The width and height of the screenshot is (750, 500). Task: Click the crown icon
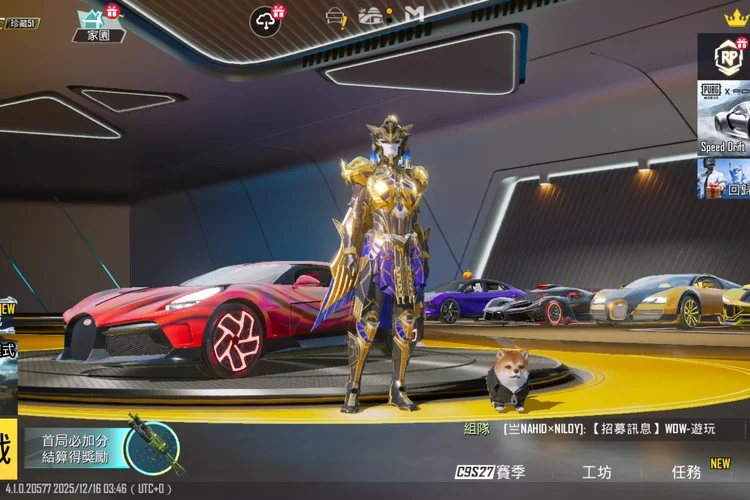tap(736, 17)
